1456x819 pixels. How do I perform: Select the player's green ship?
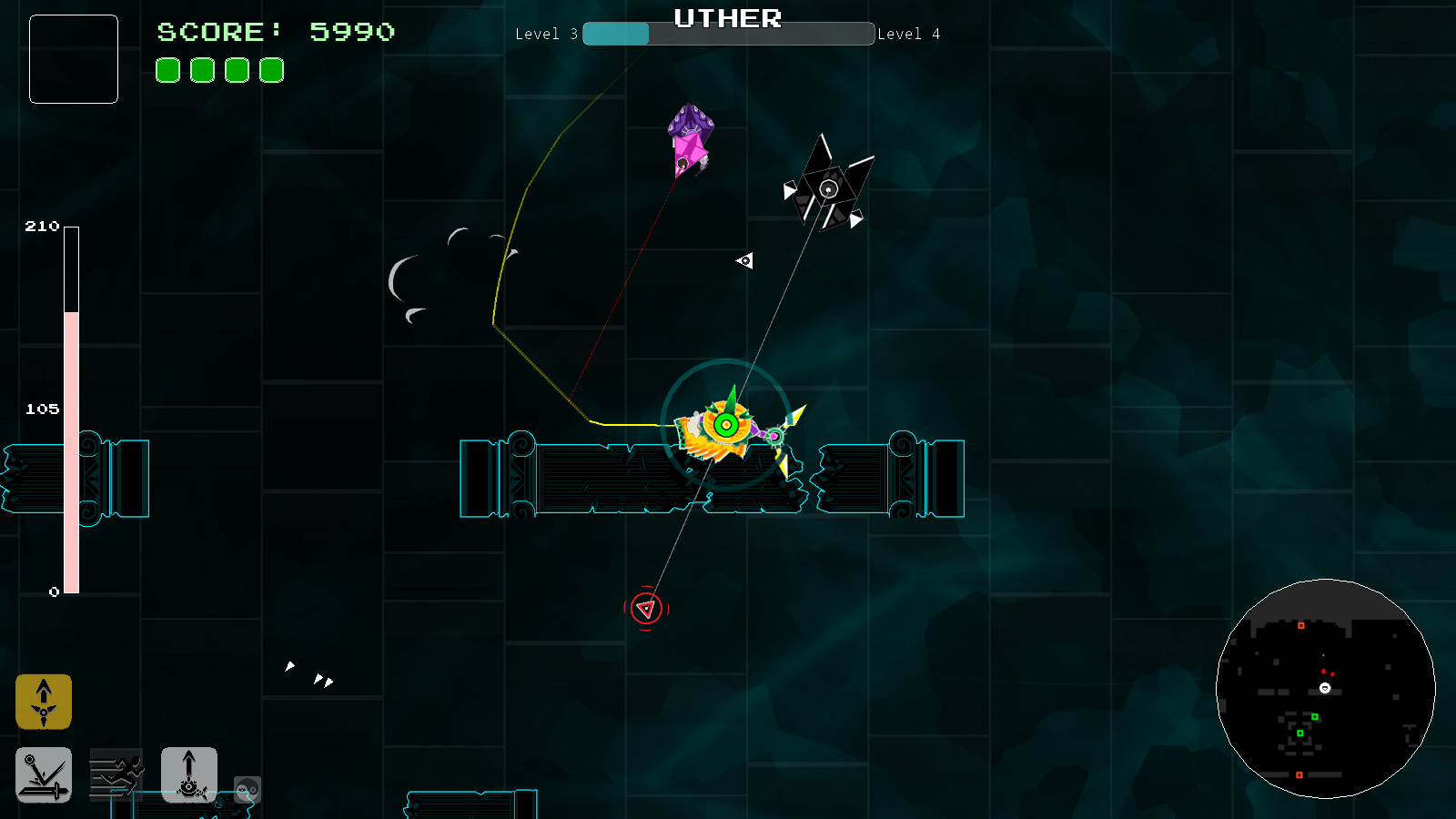726,423
